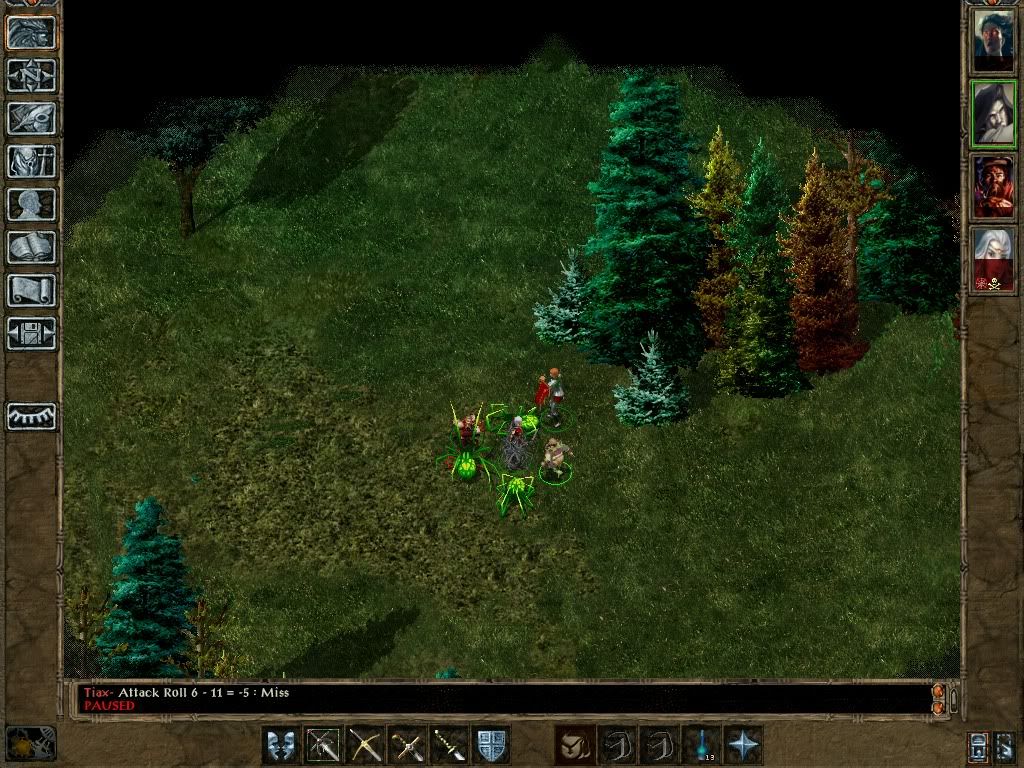The height and width of the screenshot is (768, 1024).
Task: Choose the crossbow weapon slot
Action: click(x=365, y=745)
